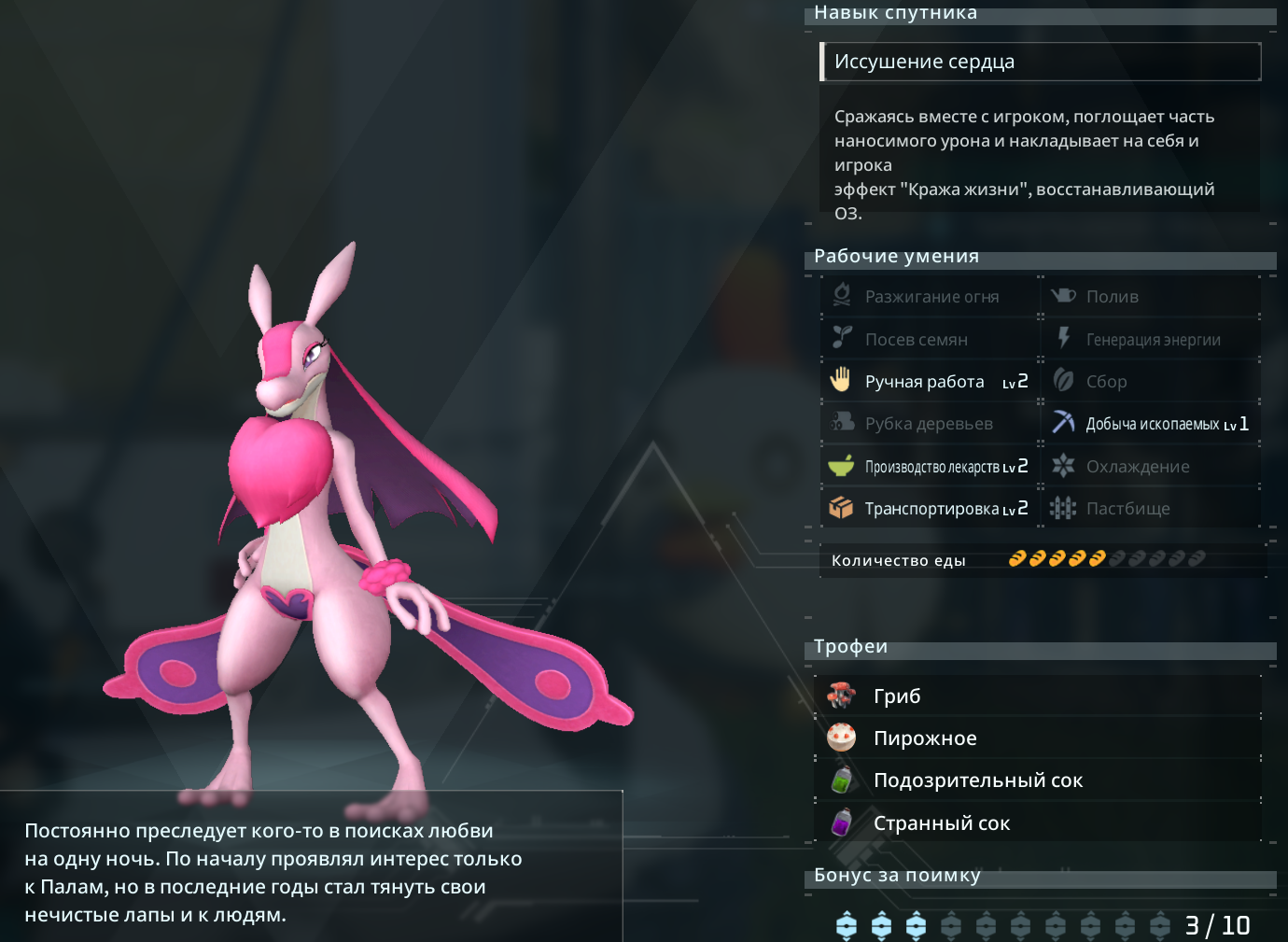The width and height of the screenshot is (1288, 942).
Task: Click the "Охлаждение" cooling skill entry
Action: pos(1152,467)
